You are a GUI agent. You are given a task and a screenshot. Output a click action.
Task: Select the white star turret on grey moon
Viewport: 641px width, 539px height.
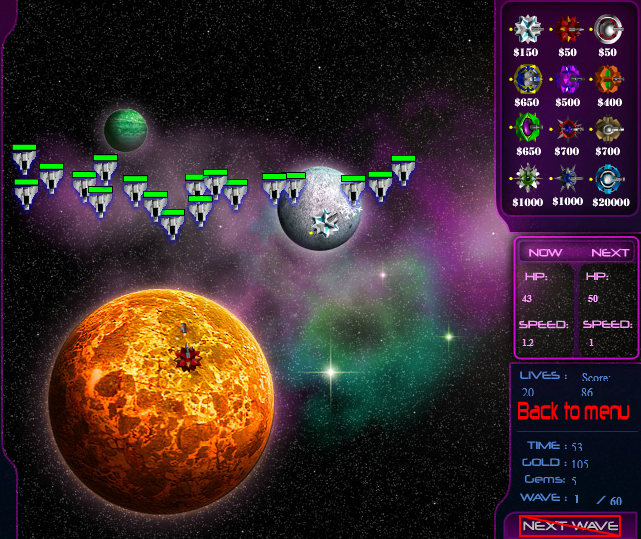click(x=324, y=220)
